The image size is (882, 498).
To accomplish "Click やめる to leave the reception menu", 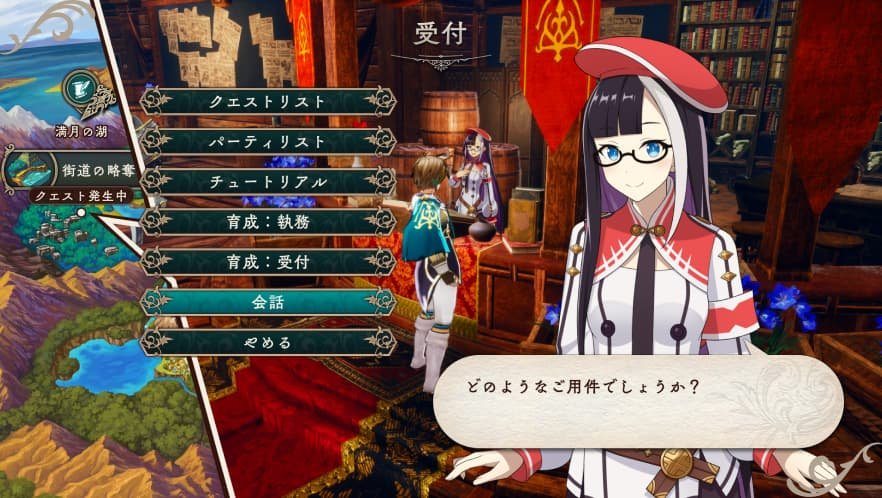I will click(x=267, y=341).
